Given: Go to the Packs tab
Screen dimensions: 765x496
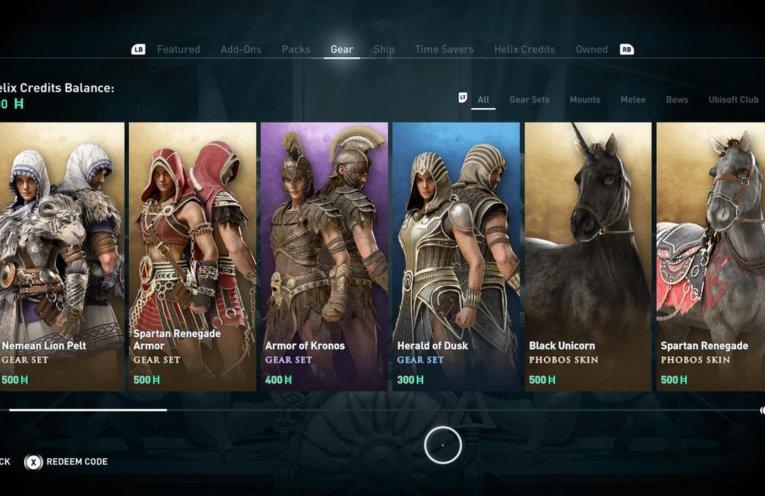Looking at the screenshot, I should coord(295,49).
